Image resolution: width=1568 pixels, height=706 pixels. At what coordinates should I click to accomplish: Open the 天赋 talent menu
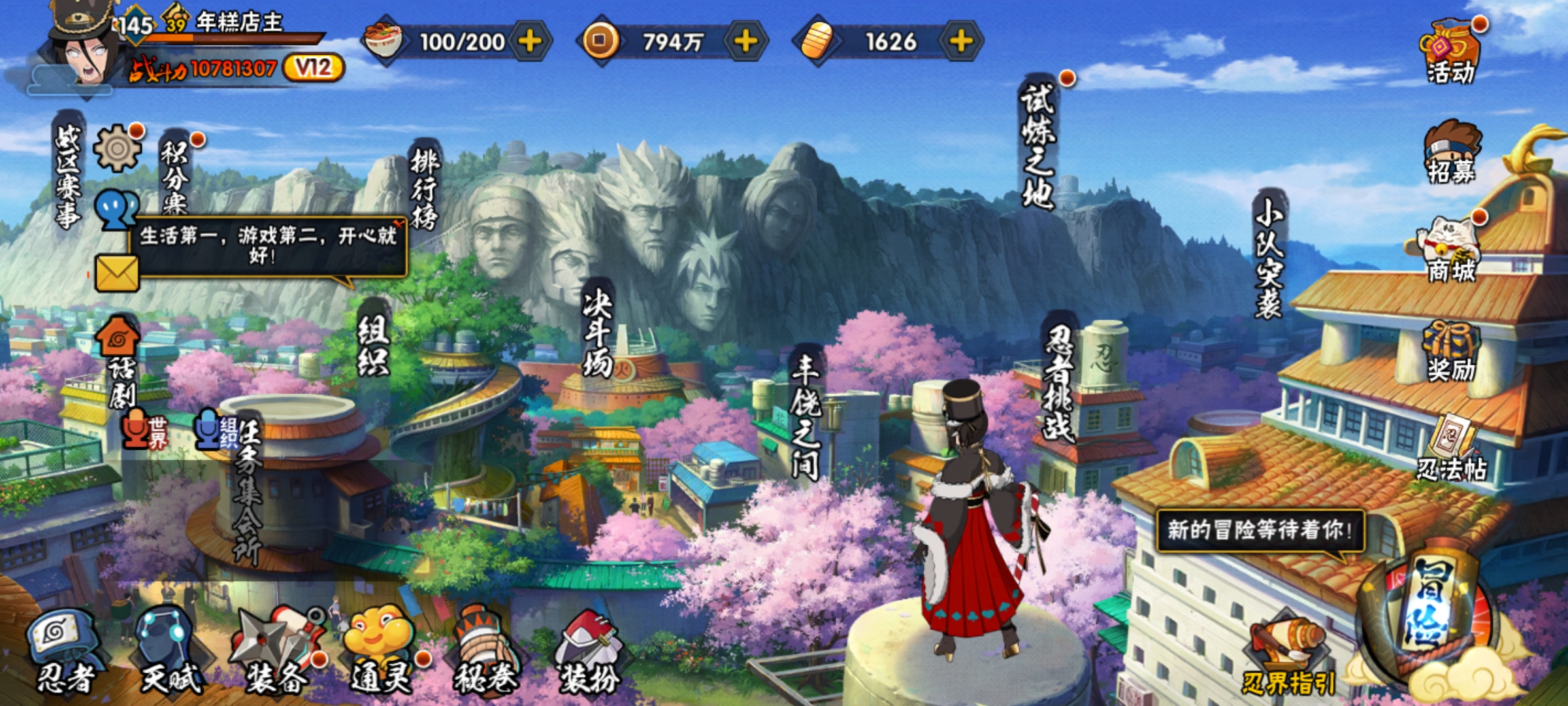170,650
